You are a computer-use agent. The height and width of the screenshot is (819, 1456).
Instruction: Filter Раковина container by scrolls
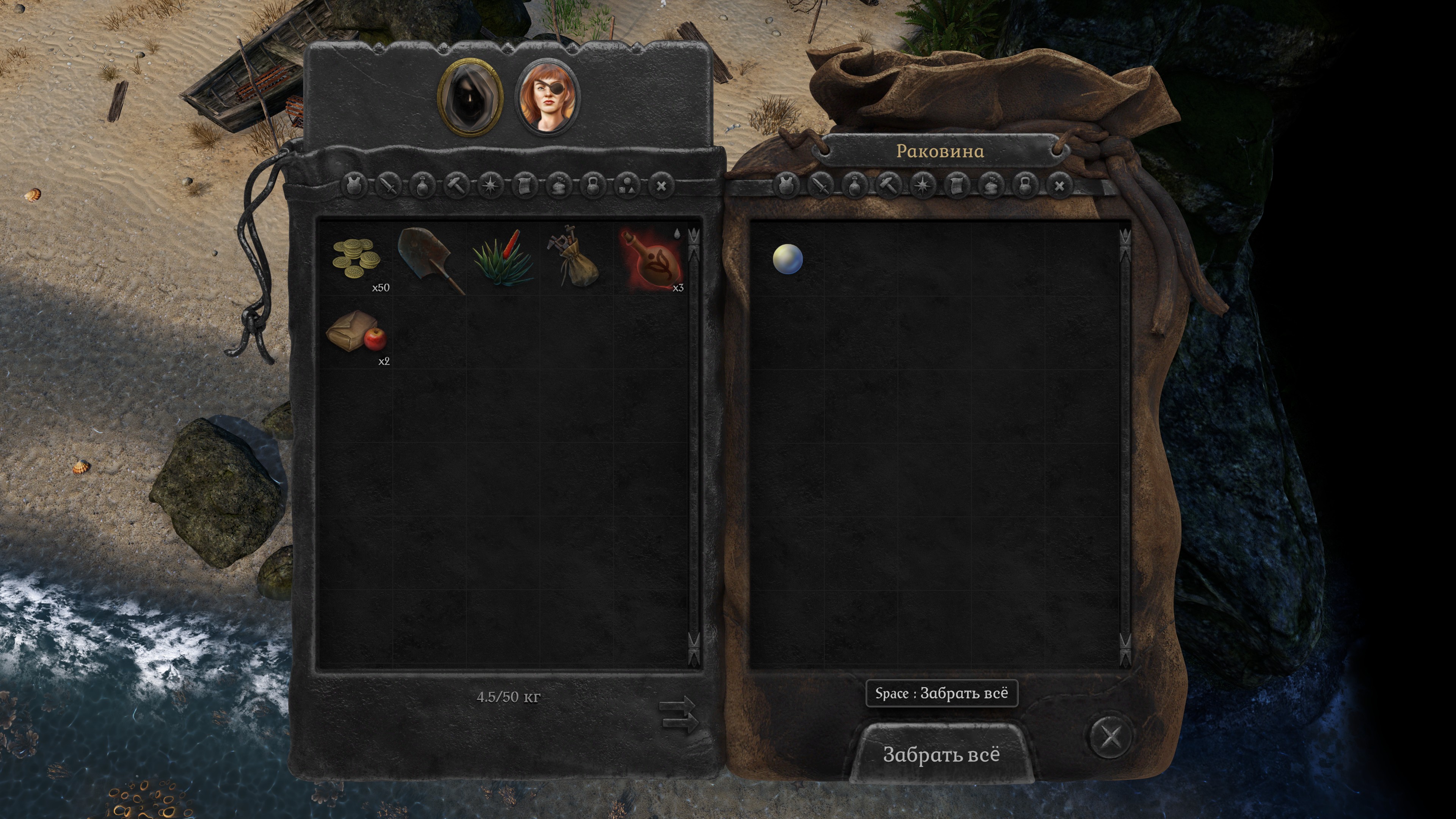coord(957,185)
